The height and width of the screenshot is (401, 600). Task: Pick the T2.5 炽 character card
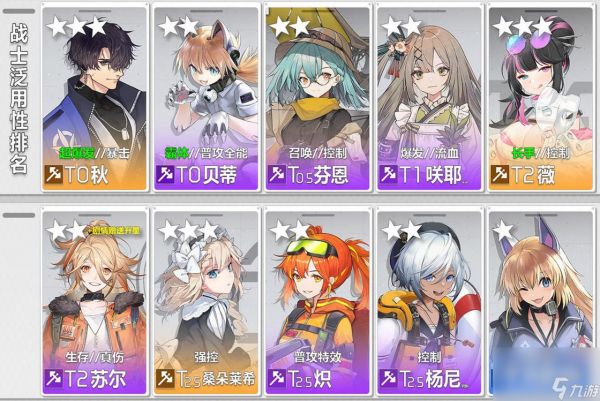(x=316, y=302)
